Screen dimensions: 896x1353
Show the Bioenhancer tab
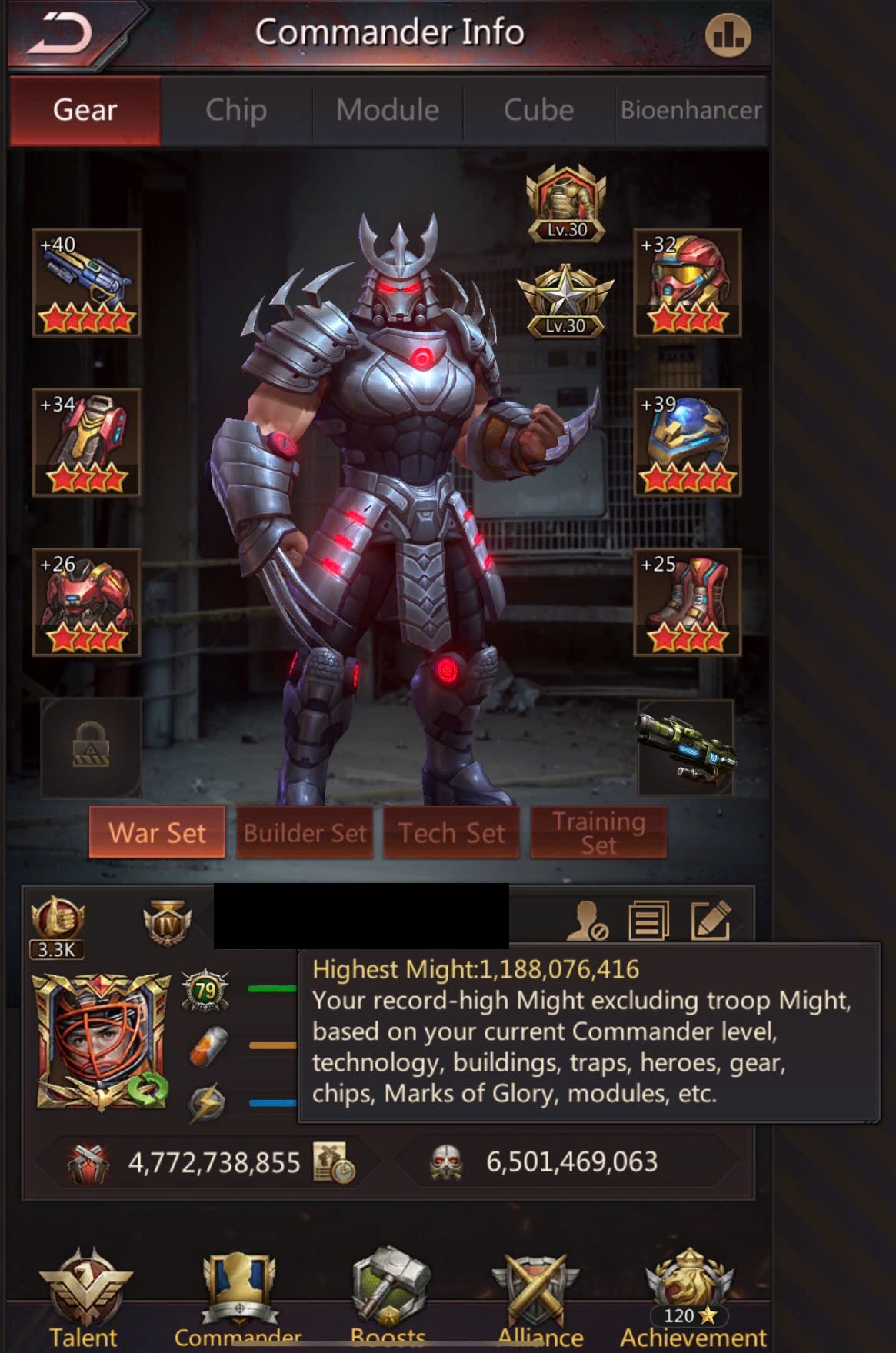[691, 110]
